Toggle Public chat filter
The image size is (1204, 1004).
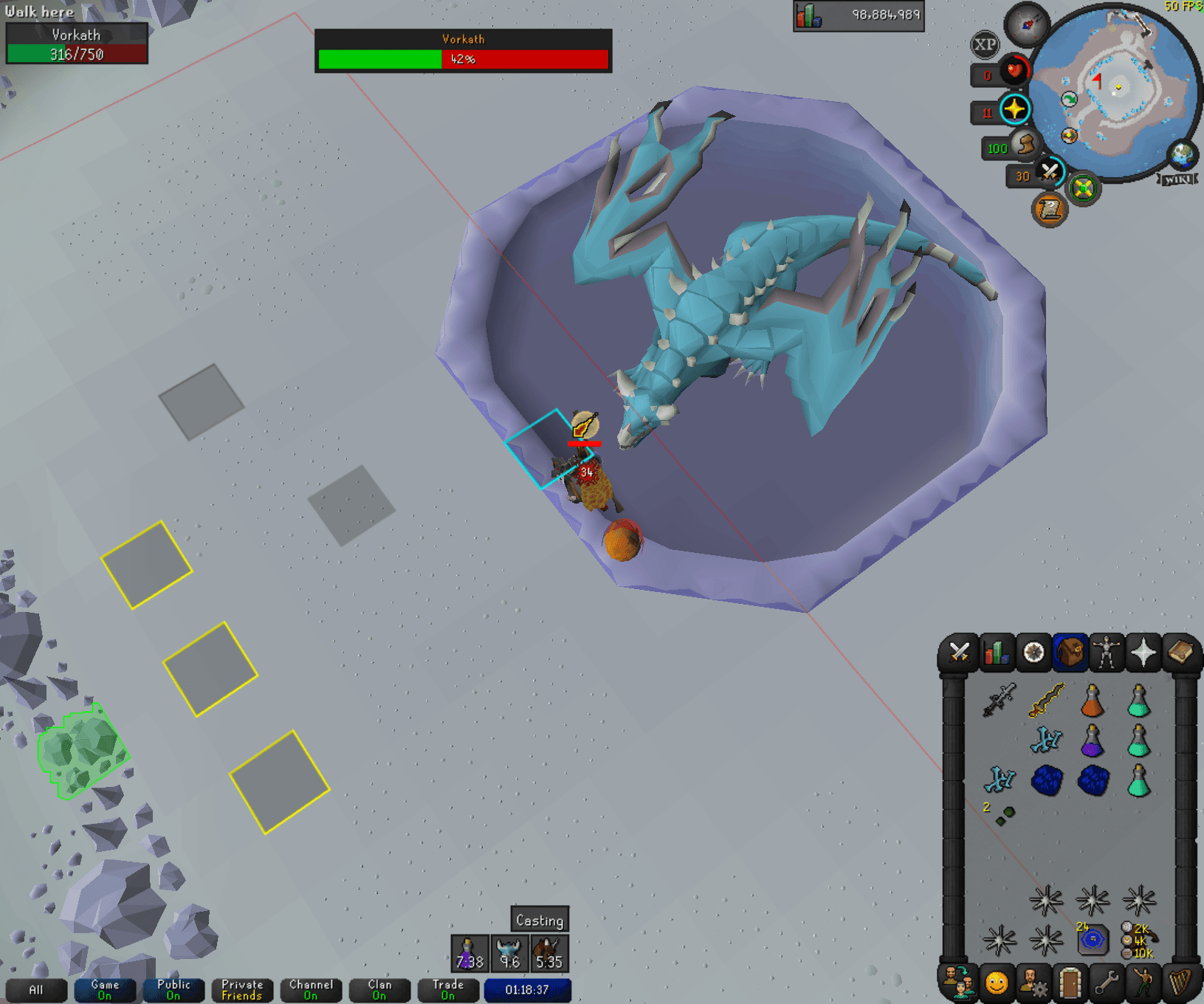[x=173, y=988]
